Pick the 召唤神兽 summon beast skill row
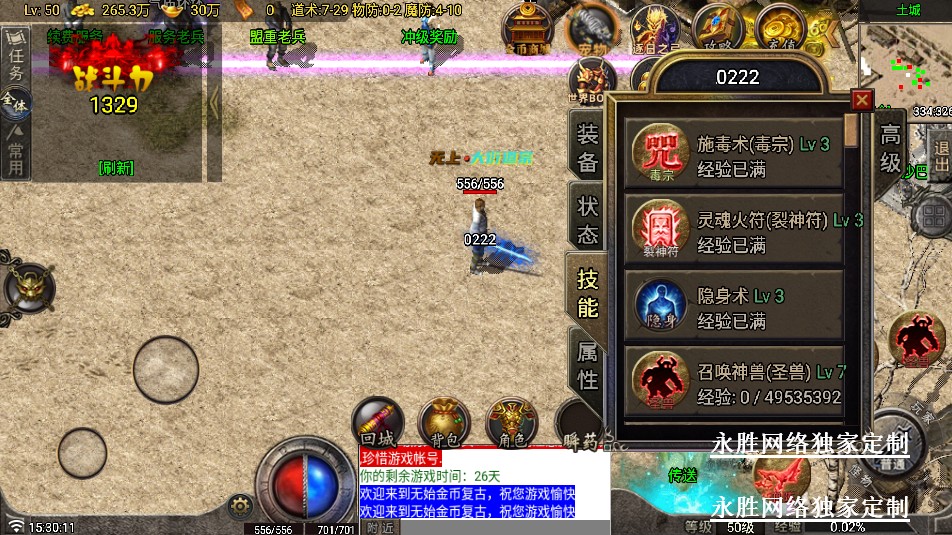 click(735, 382)
